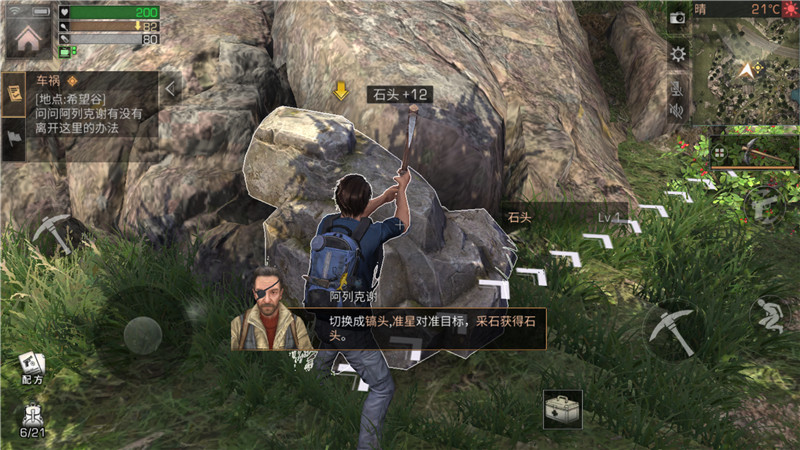Use the first aid kit quick slot
The image size is (800, 450).
[x=563, y=408]
